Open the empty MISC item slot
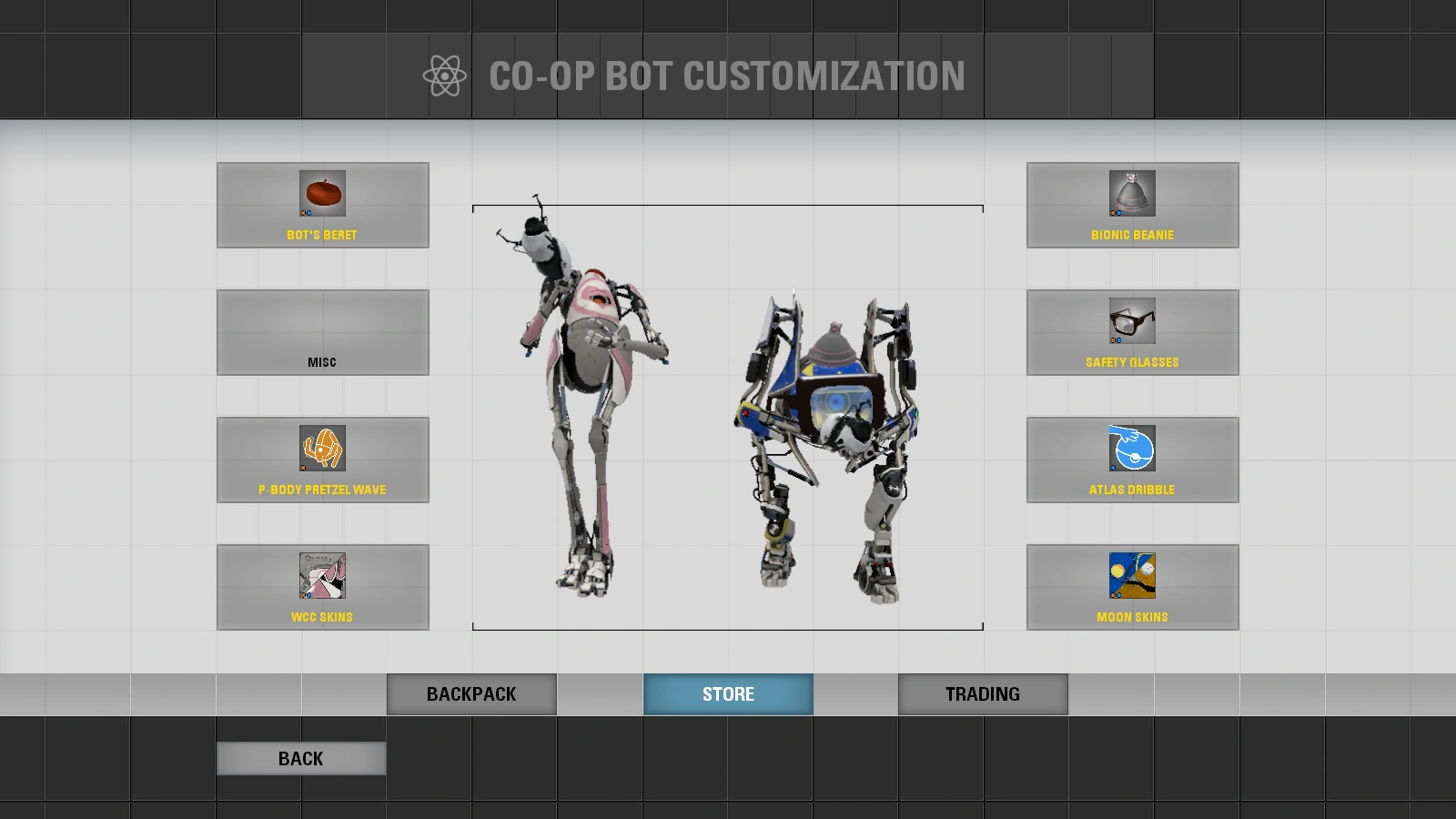Screen dimensions: 1456x819 click(322, 332)
